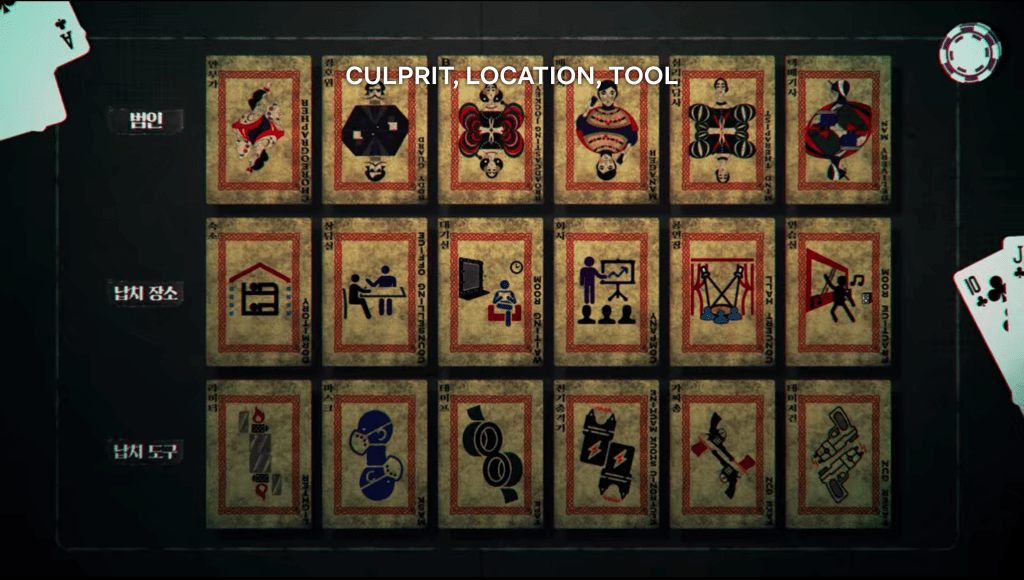Screen dimensions: 1024x580
Task: Choose the mustached man in black suit card
Action: pos(374,130)
